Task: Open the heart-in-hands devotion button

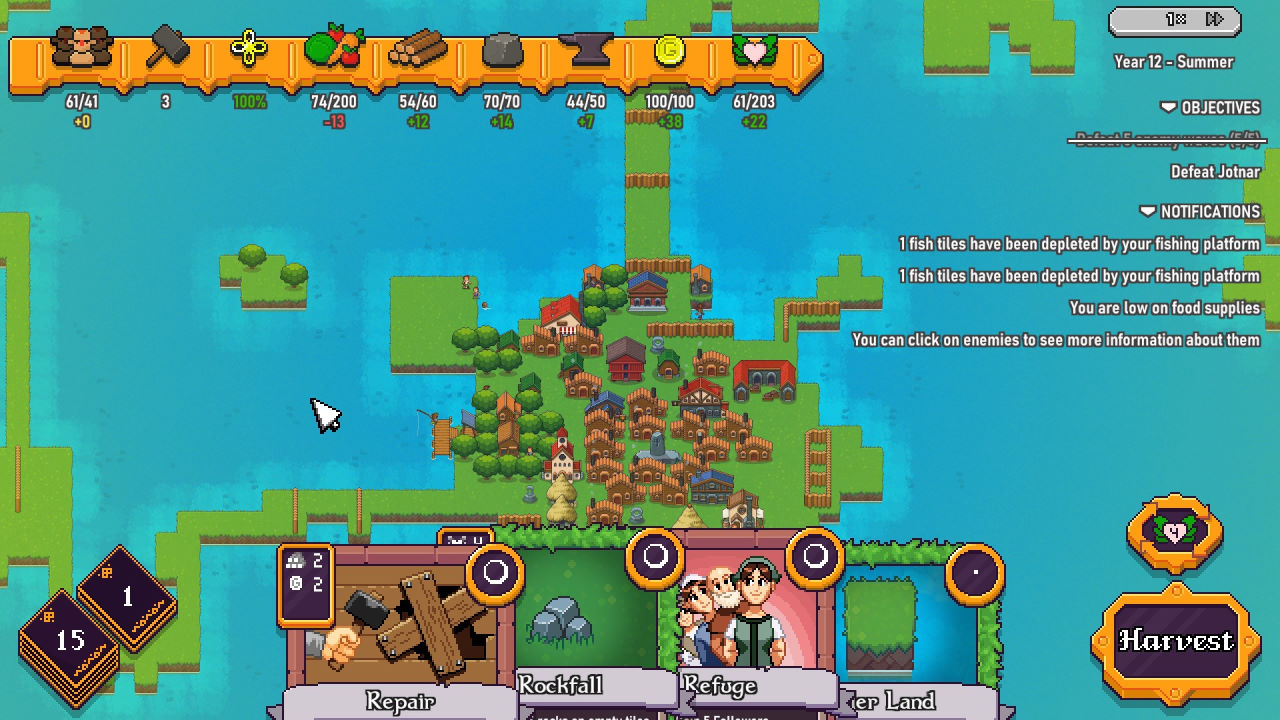Action: pos(1175,532)
